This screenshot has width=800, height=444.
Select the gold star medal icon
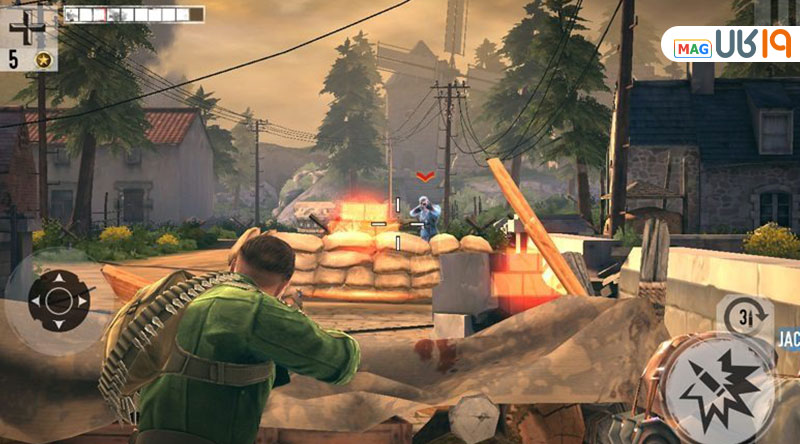[x=44, y=60]
